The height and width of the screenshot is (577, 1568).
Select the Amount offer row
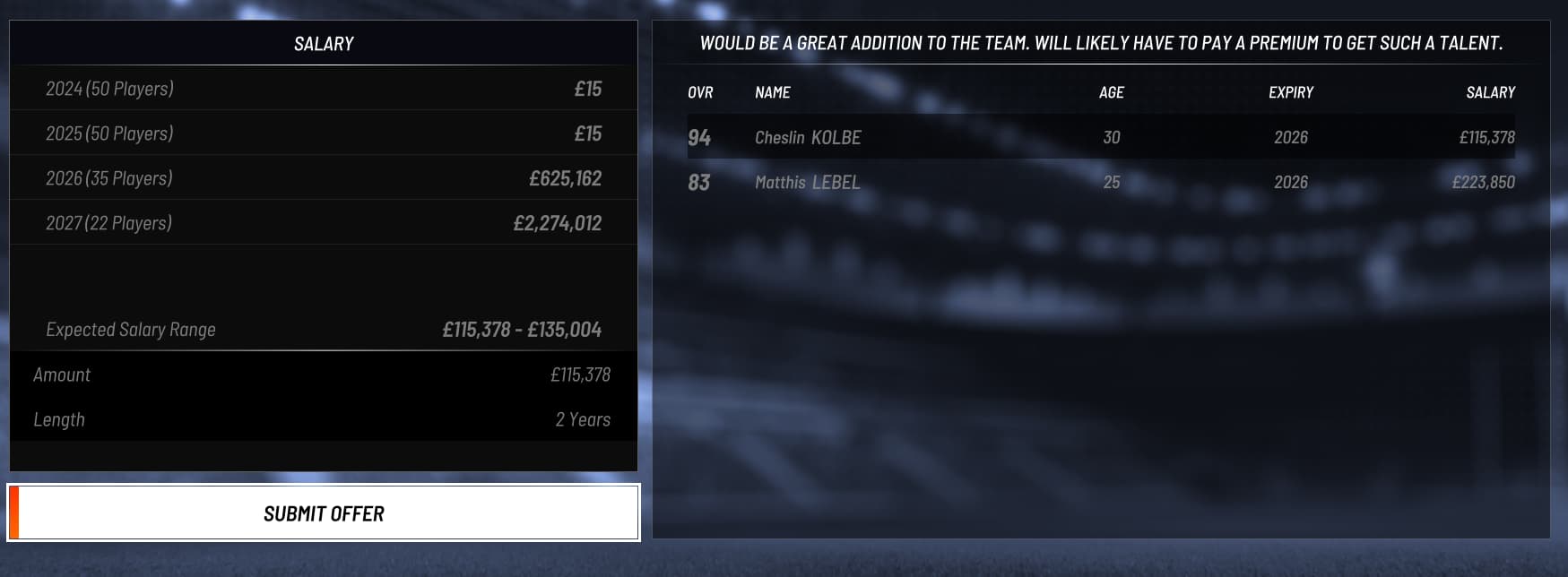coord(323,375)
